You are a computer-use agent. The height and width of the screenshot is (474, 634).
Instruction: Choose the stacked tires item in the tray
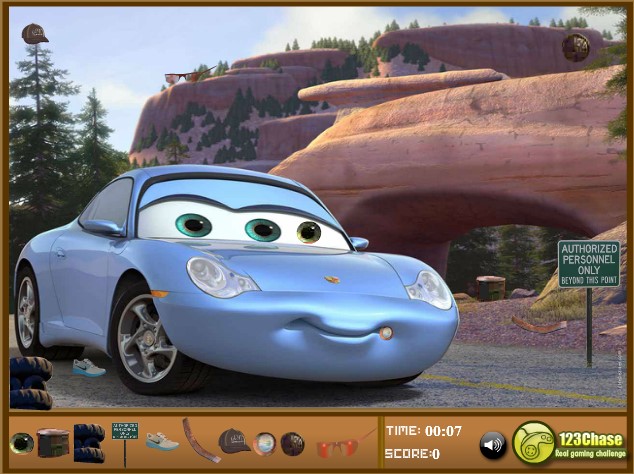(89, 440)
